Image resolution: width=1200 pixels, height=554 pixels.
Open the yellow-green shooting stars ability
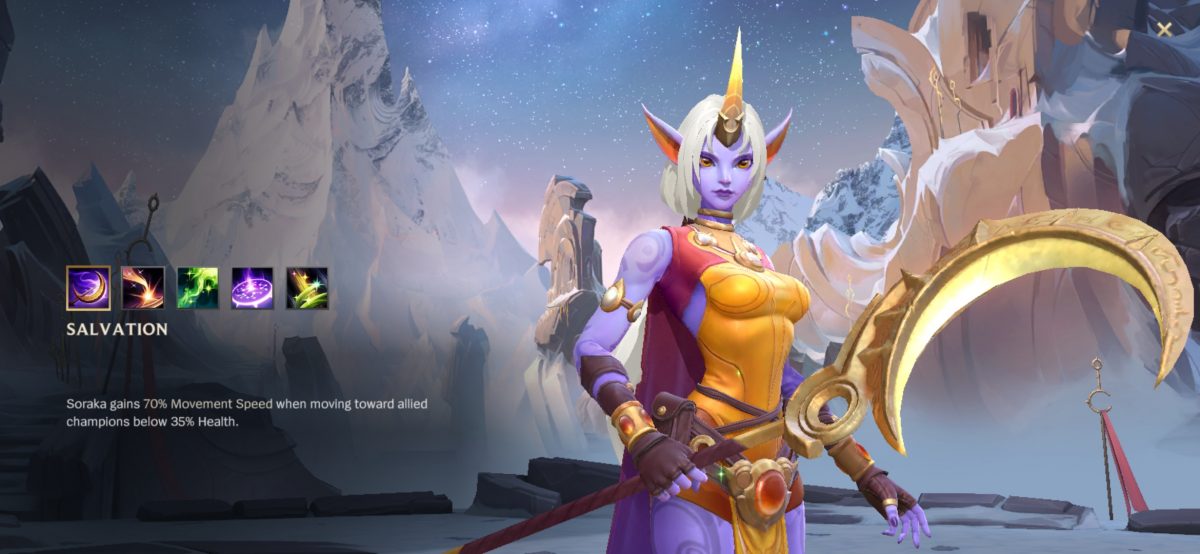(x=307, y=288)
